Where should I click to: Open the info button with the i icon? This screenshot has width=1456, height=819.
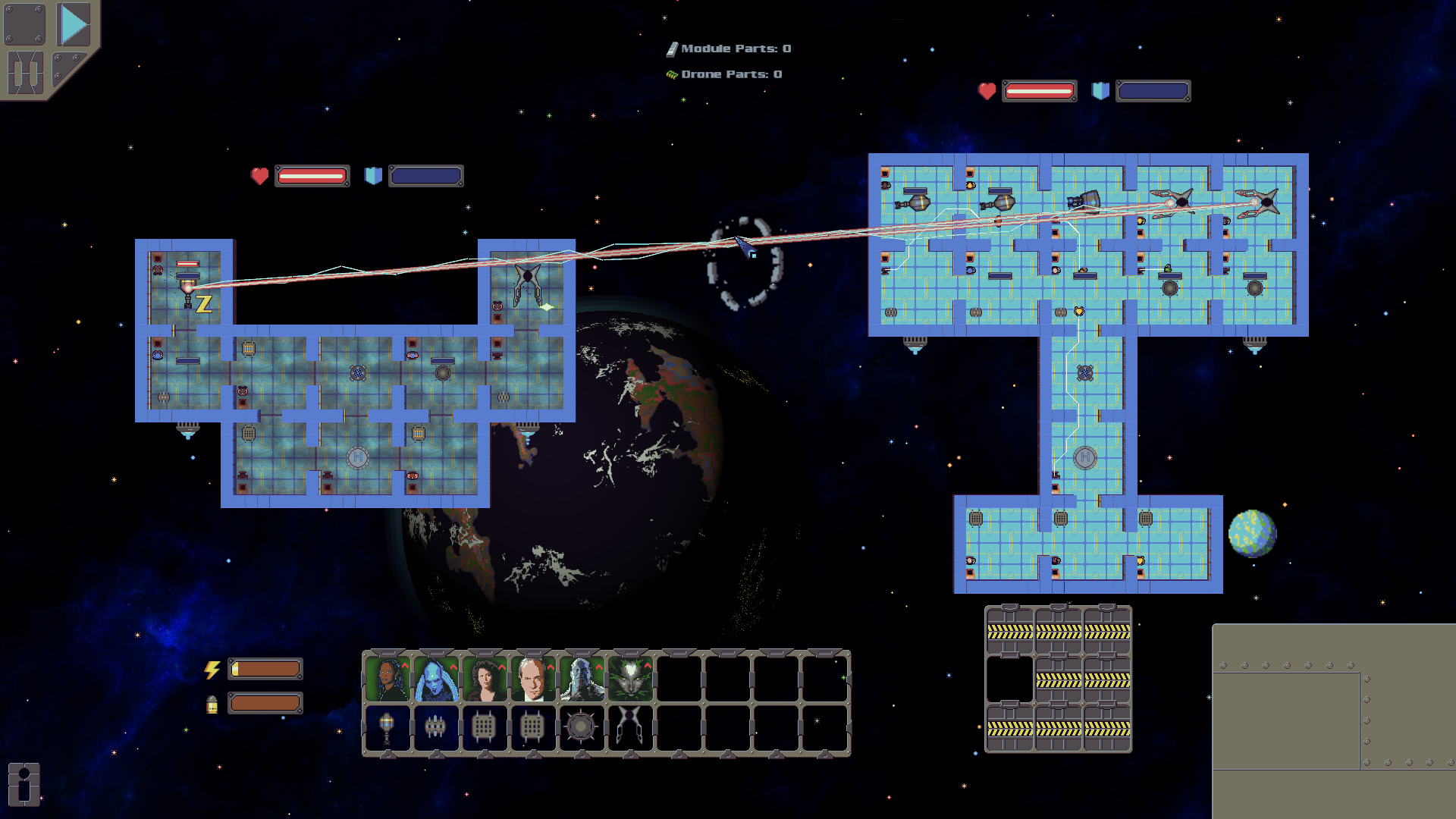(24, 783)
